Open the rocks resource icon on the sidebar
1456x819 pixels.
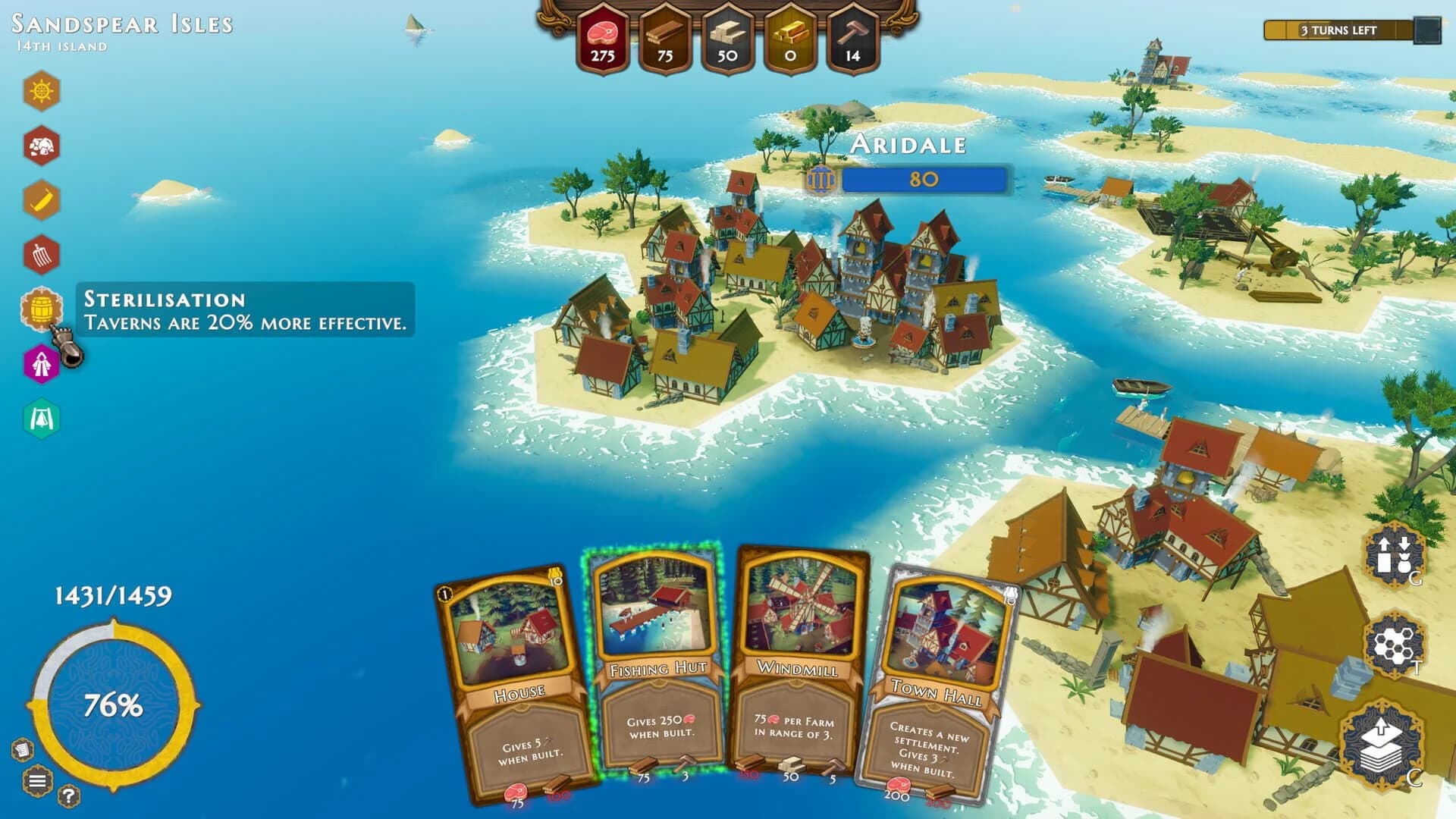click(42, 144)
